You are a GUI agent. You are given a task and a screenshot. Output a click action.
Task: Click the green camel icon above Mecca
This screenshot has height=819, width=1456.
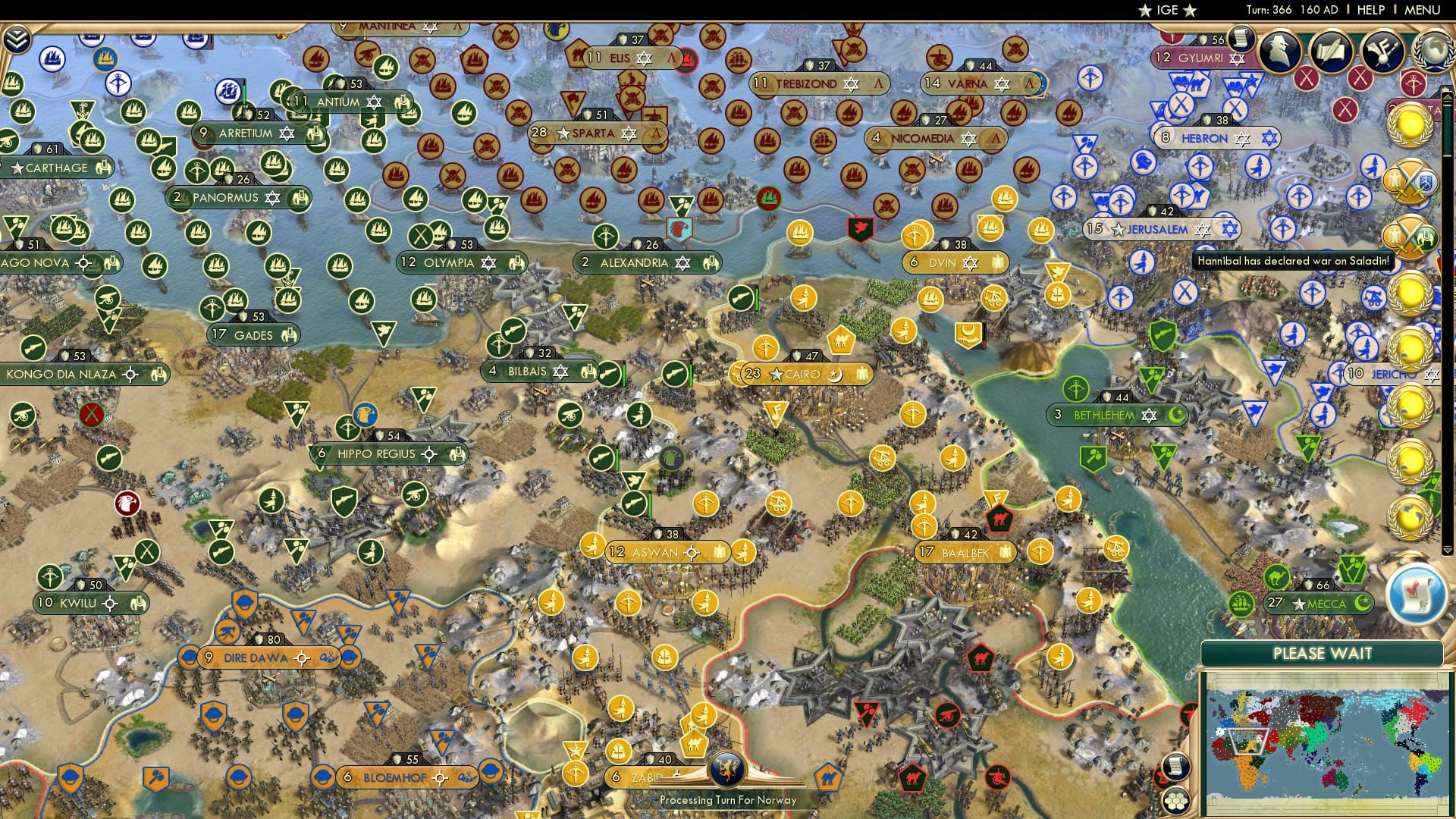pyautogui.click(x=1276, y=577)
